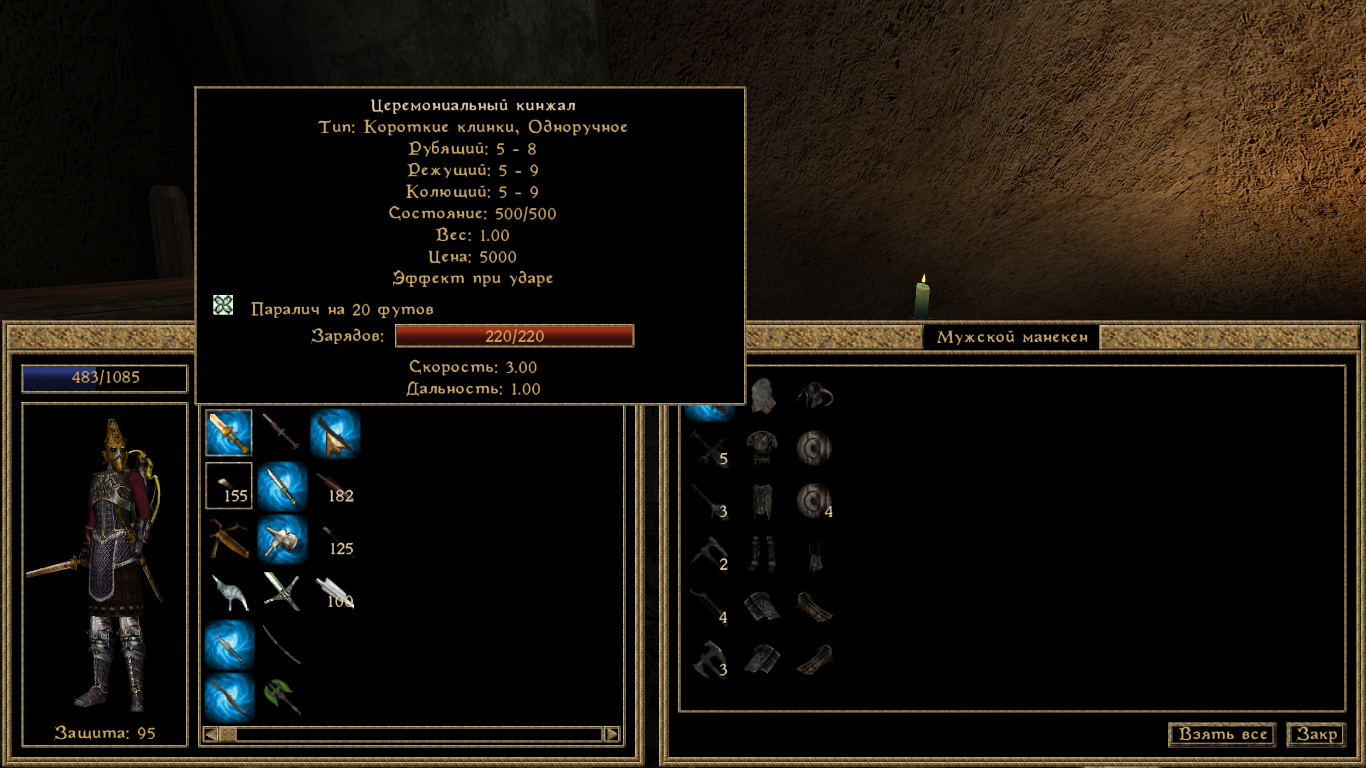1366x768 pixels.
Task: Take the stack of 5 crossbows
Action: point(709,448)
